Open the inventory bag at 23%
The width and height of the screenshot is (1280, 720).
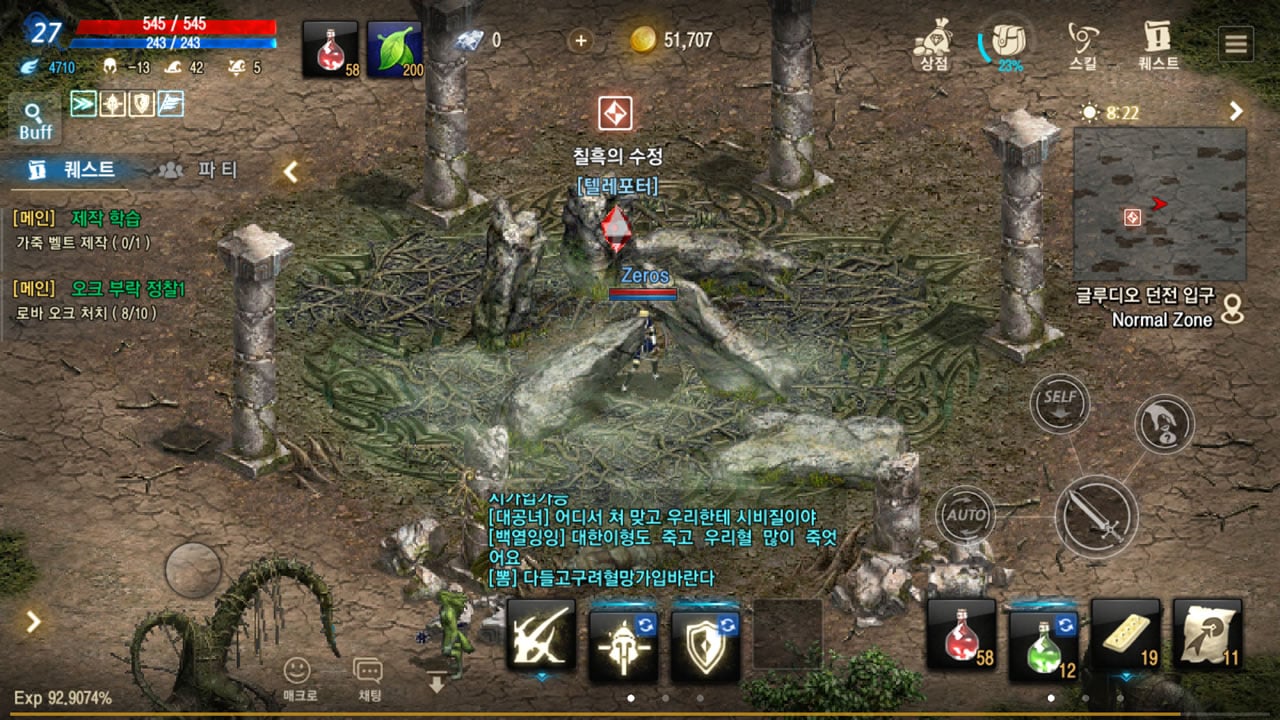pyautogui.click(x=1006, y=44)
